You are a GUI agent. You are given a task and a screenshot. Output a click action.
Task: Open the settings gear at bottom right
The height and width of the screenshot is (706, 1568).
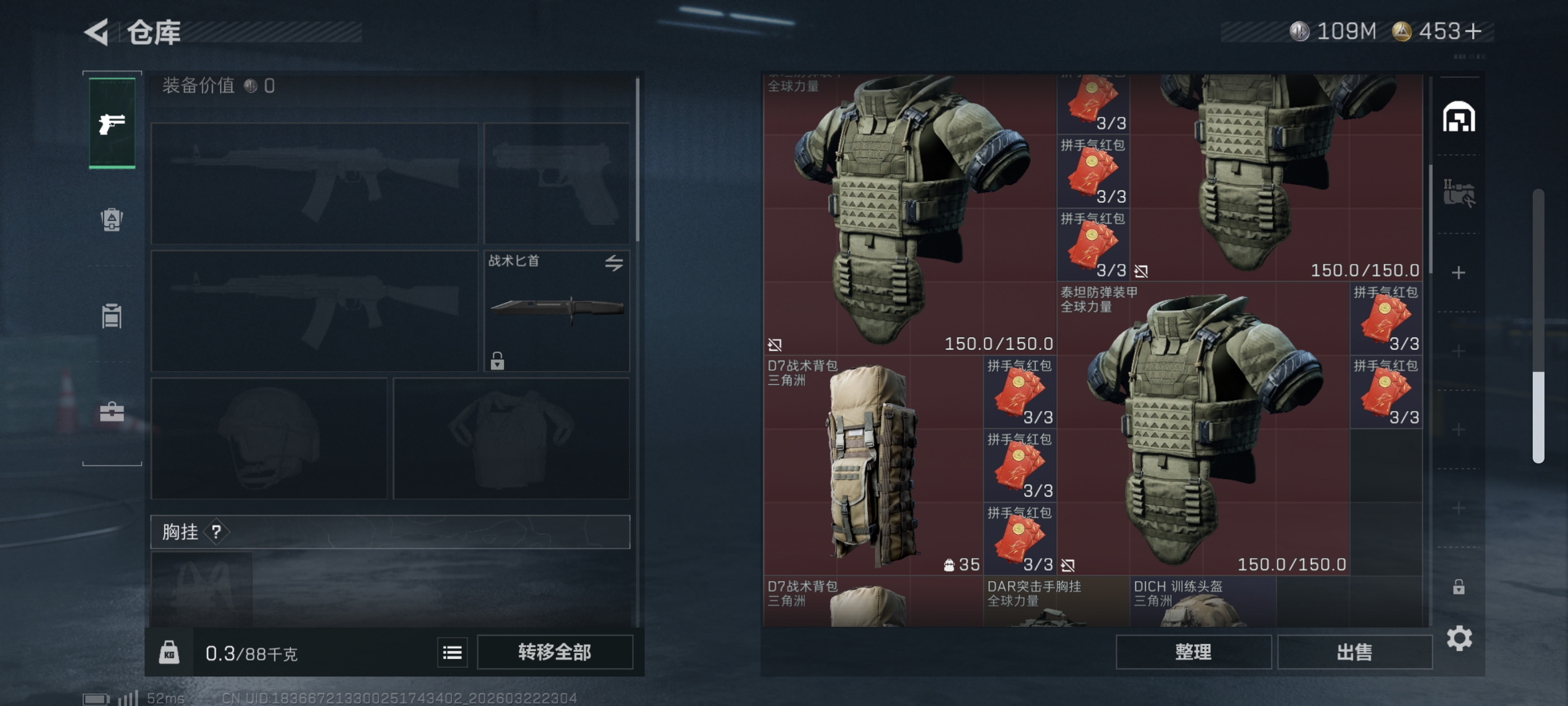1461,638
